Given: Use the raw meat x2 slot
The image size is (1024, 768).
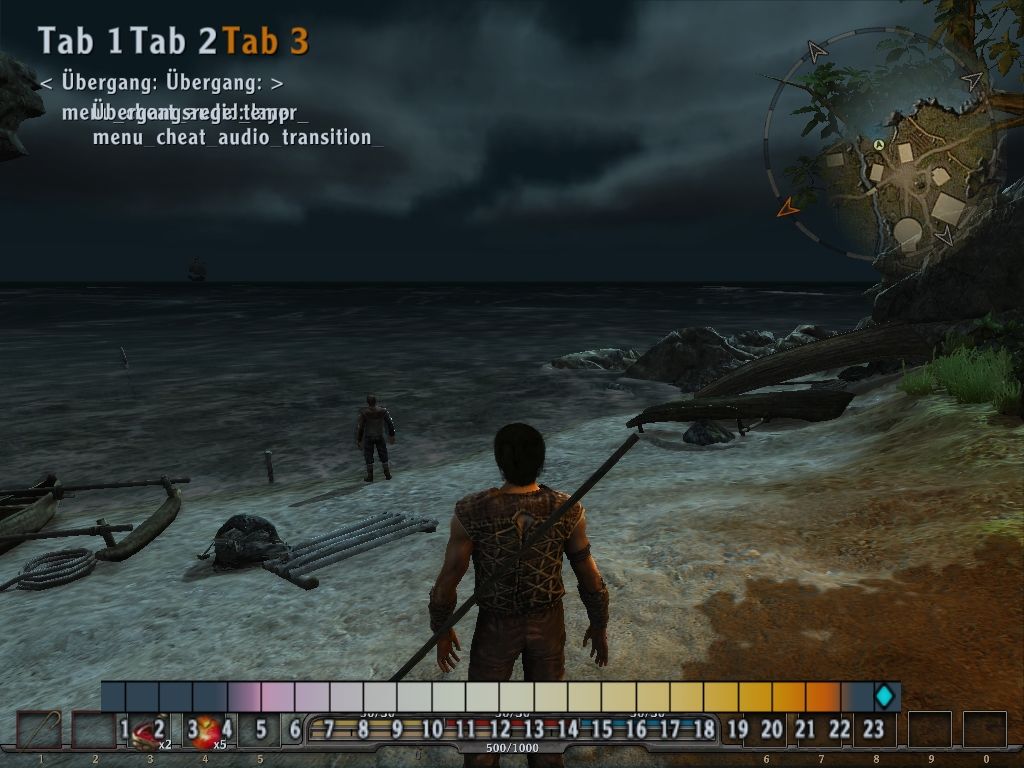Looking at the screenshot, I should pyautogui.click(x=149, y=733).
